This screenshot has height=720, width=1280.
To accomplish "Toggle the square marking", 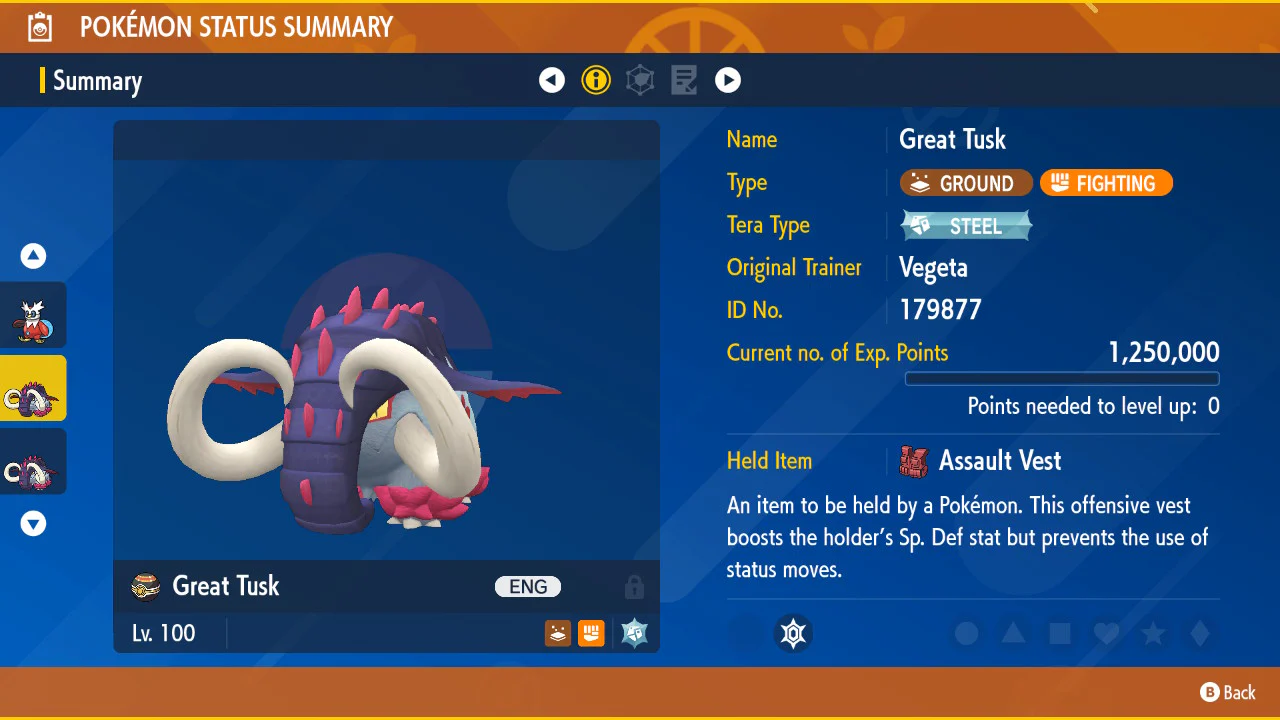I will tap(1060, 633).
